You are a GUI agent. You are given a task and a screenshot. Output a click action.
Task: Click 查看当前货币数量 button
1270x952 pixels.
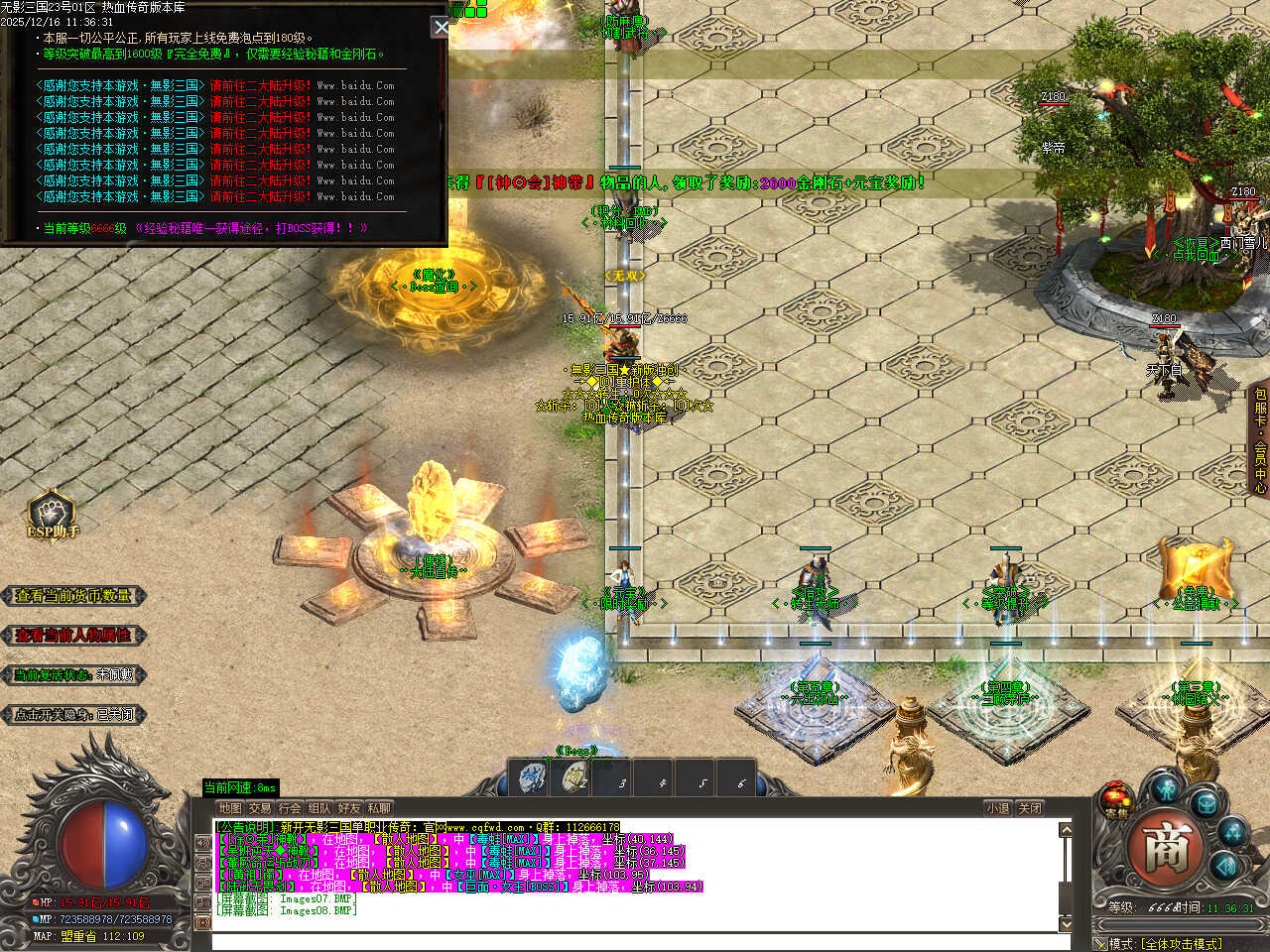73,596
